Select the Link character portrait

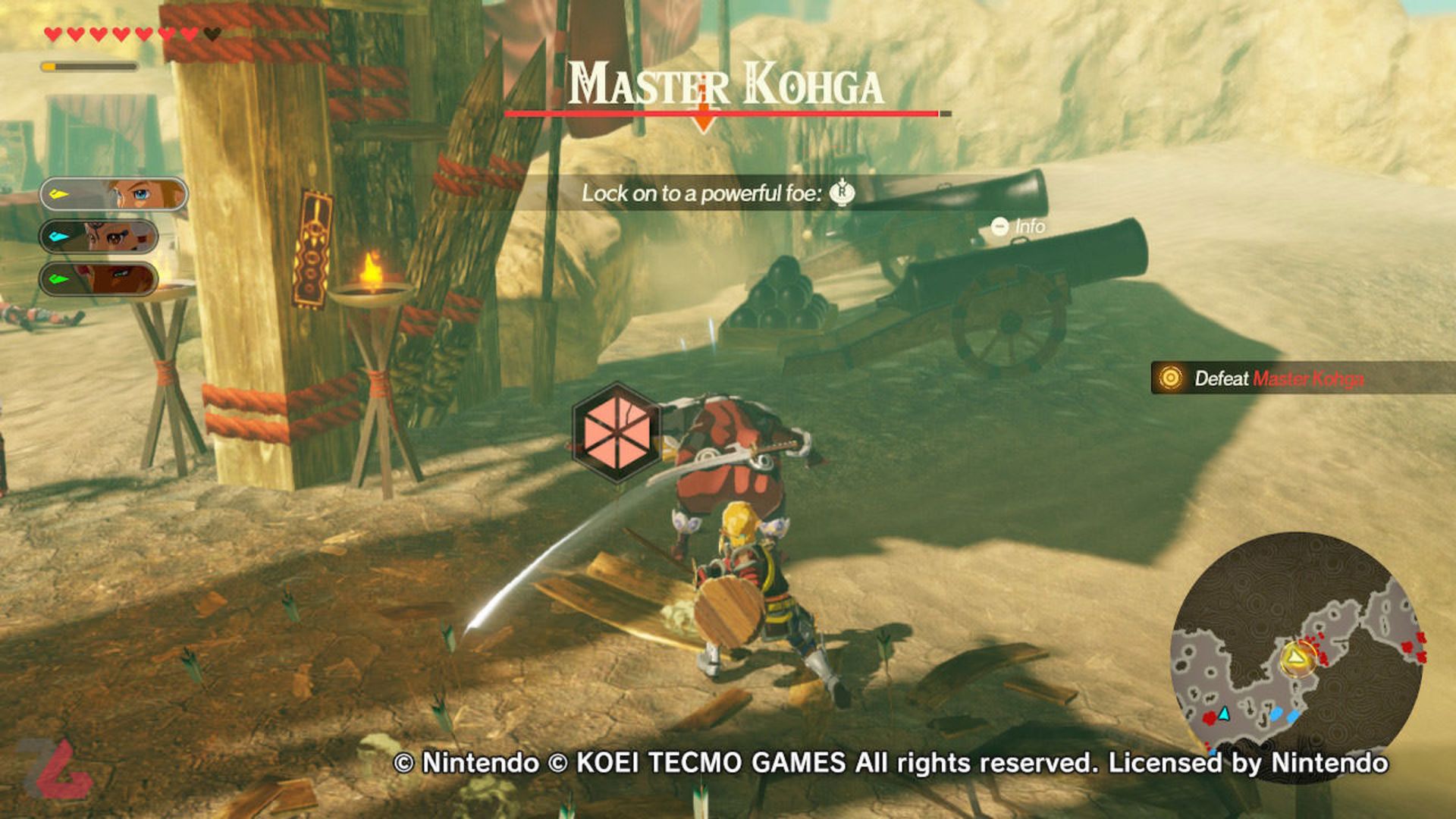pos(114,194)
